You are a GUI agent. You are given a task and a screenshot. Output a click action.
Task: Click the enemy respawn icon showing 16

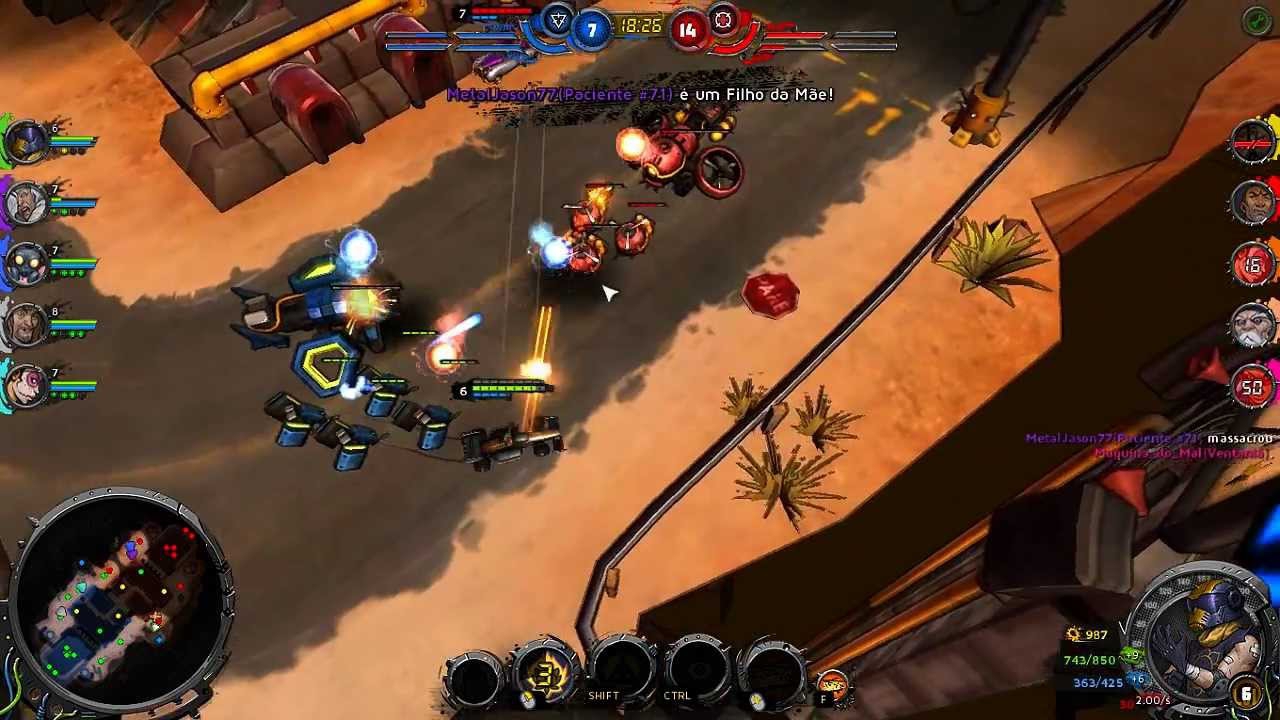1254,265
